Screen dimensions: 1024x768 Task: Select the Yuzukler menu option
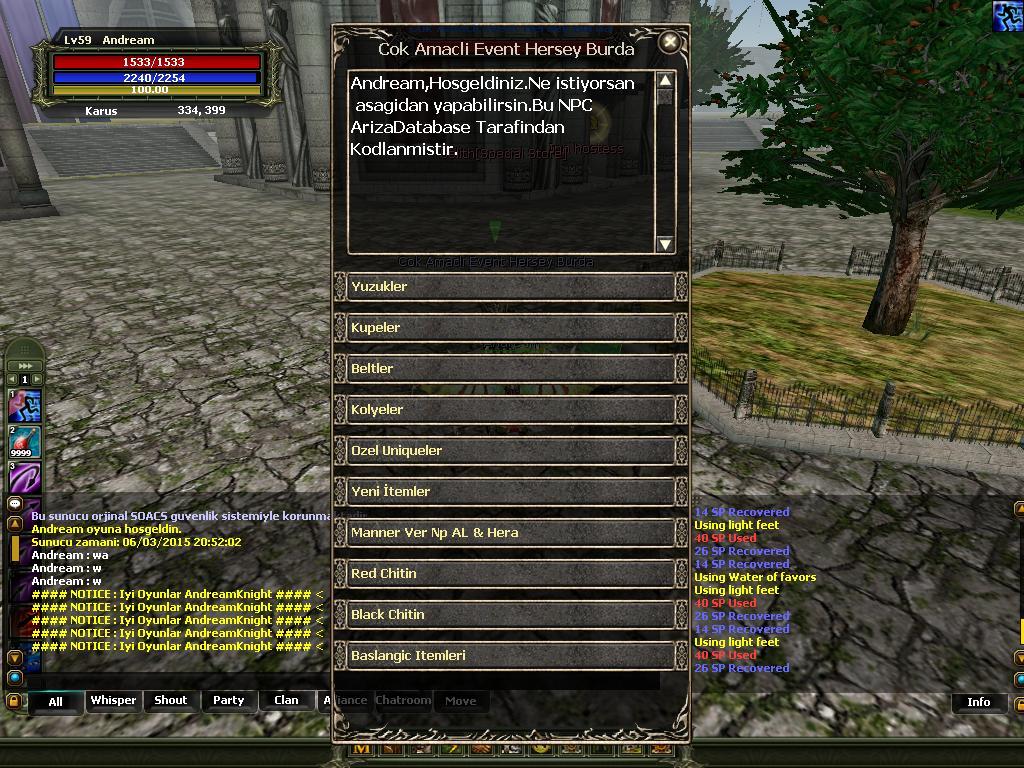click(511, 287)
